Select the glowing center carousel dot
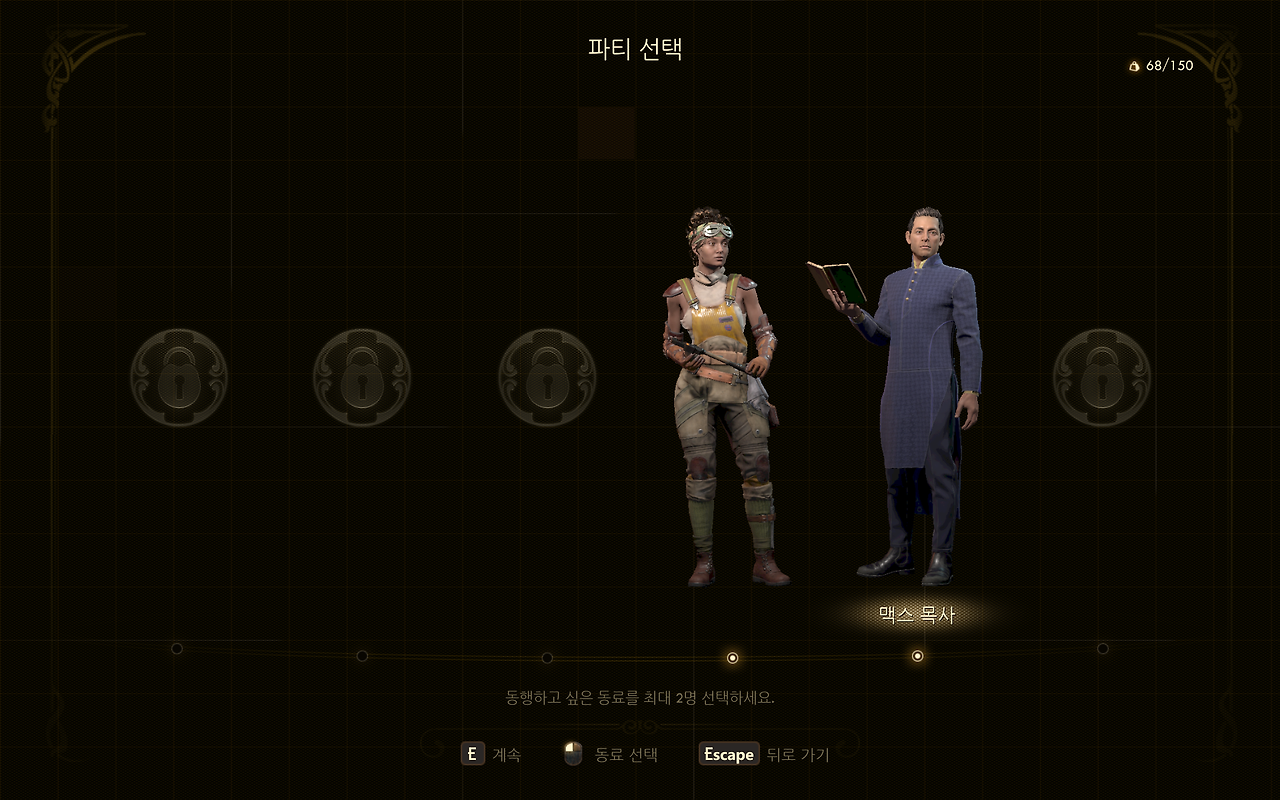 pyautogui.click(x=733, y=656)
